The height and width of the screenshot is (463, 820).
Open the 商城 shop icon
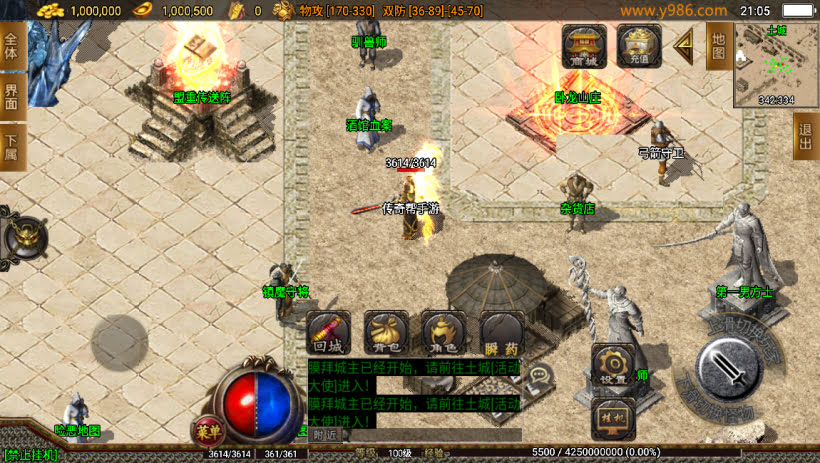(584, 47)
